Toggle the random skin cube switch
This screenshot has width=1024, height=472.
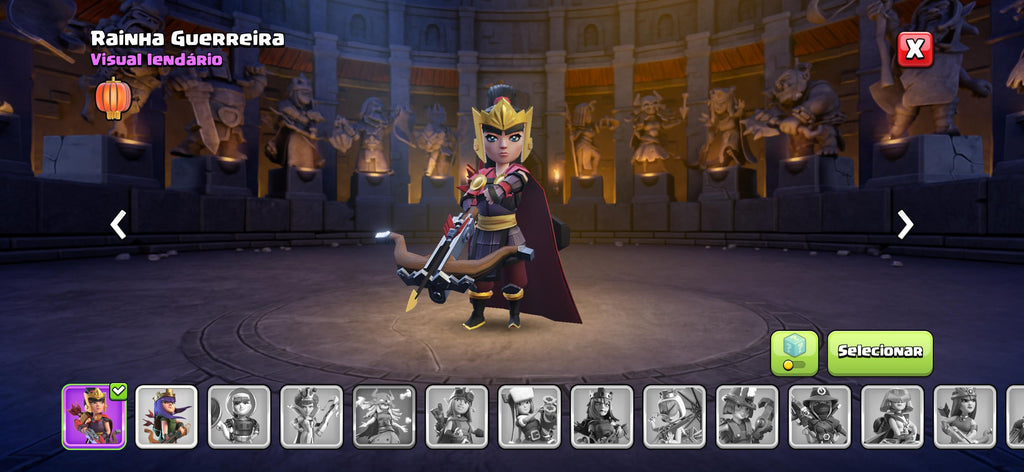[x=794, y=353]
